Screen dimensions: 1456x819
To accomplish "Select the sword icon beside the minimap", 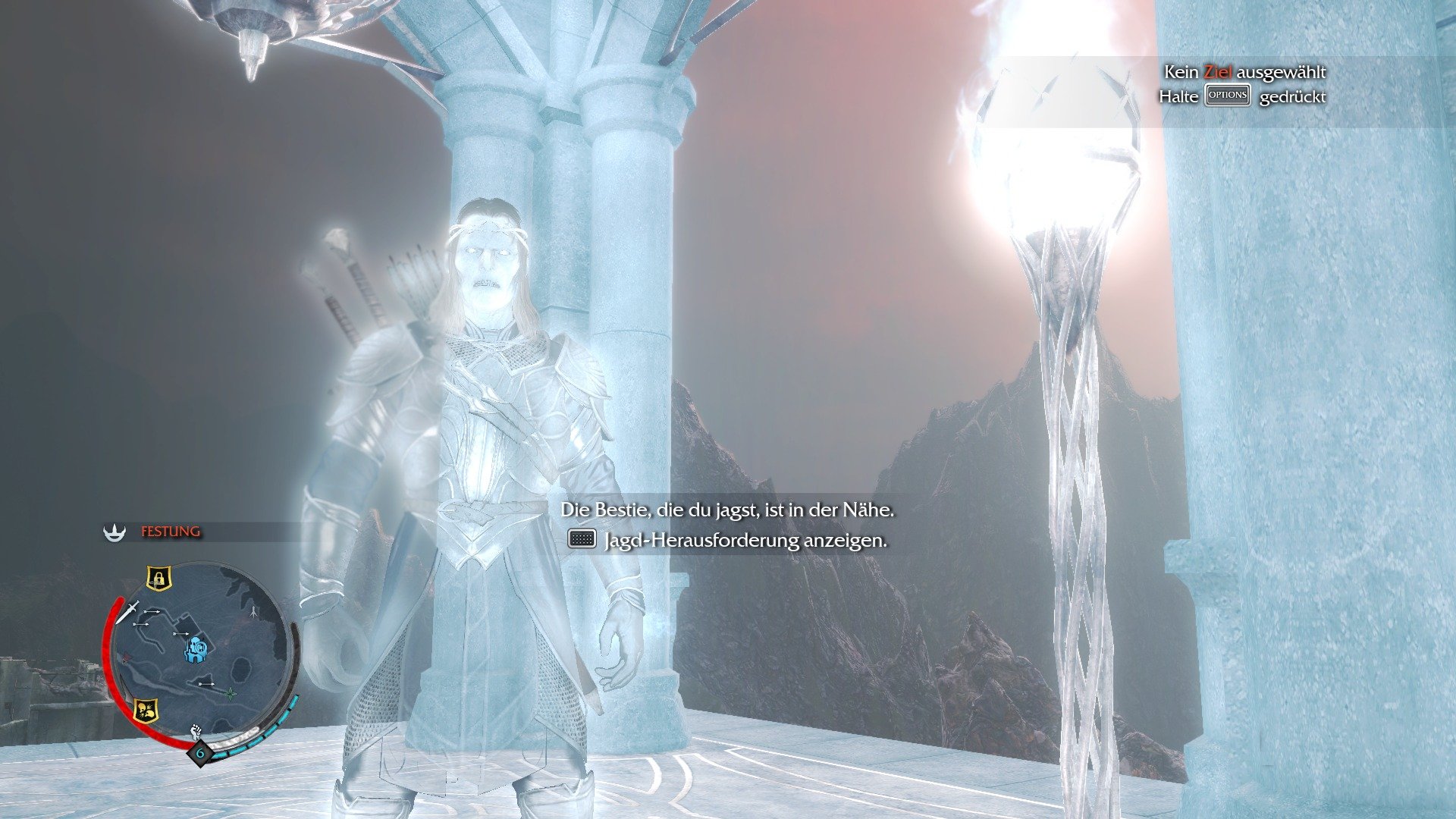I will tap(127, 613).
